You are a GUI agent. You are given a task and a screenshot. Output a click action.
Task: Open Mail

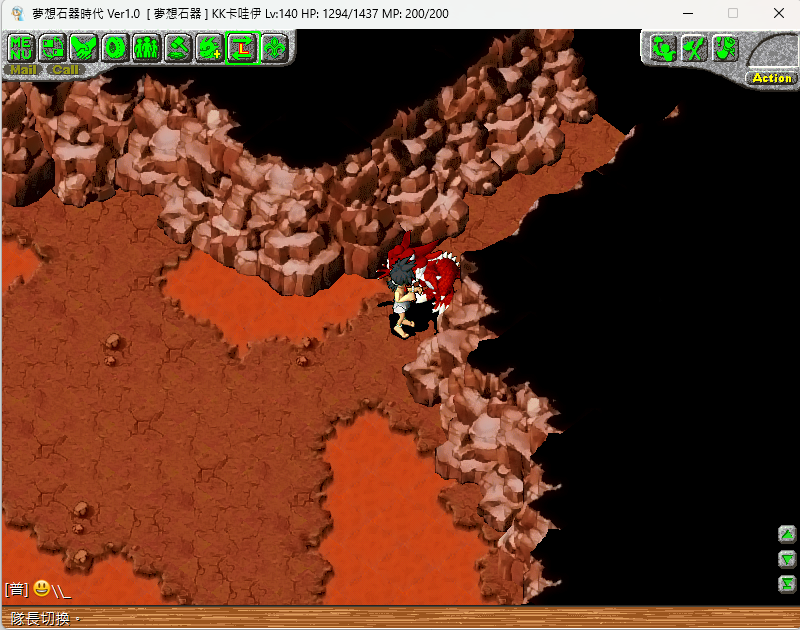pyautogui.click(x=22, y=70)
